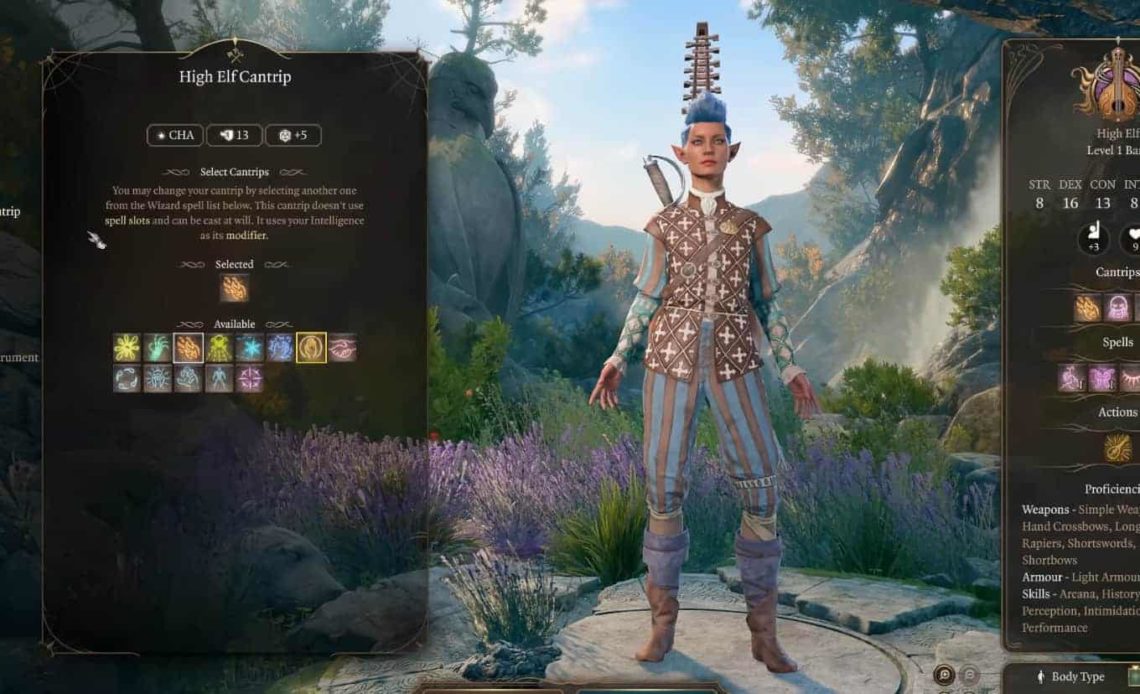Viewport: 1140px width, 694px height.
Task: Pick the gold-highlighted circle cantrip
Action: pos(311,347)
